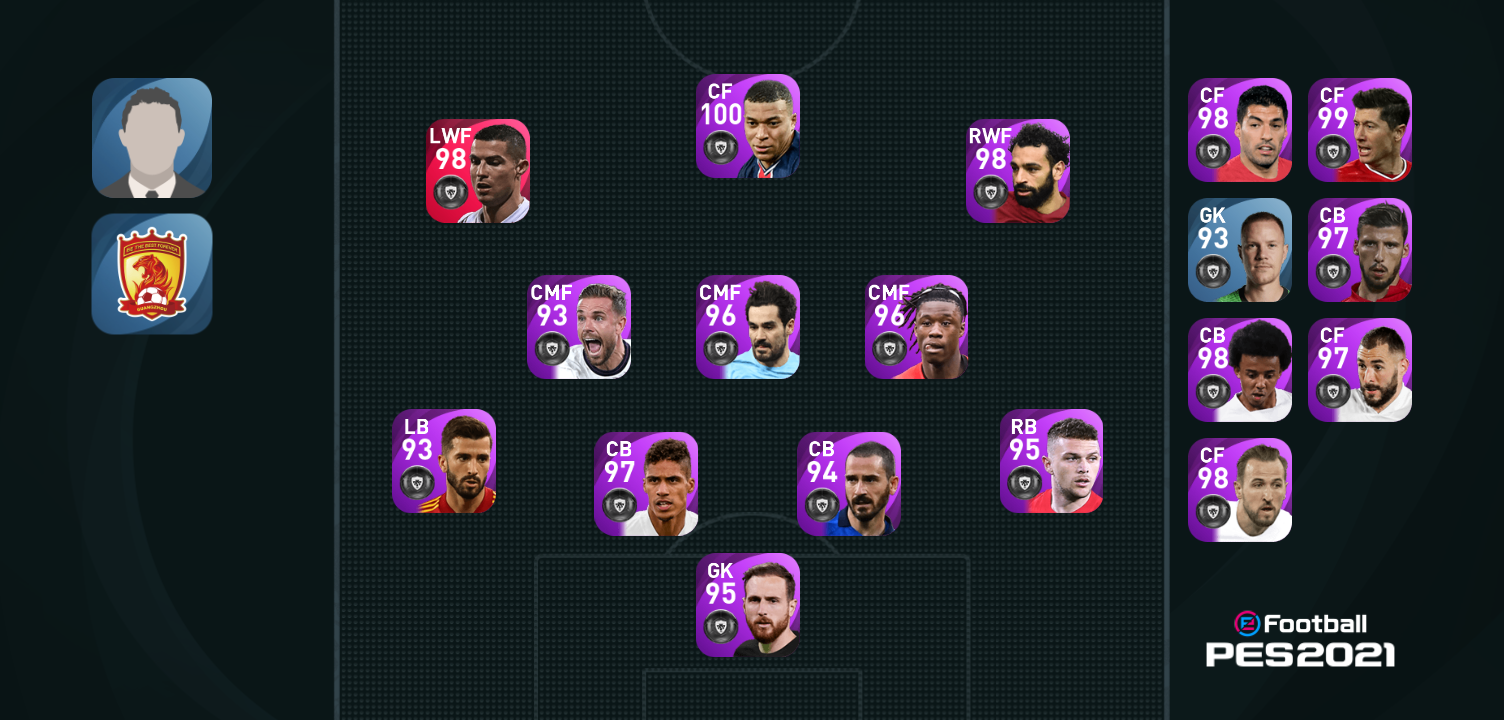Viewport: 1504px width, 720px height.
Task: Click Bonucci's CB 94 card
Action: pos(847,484)
